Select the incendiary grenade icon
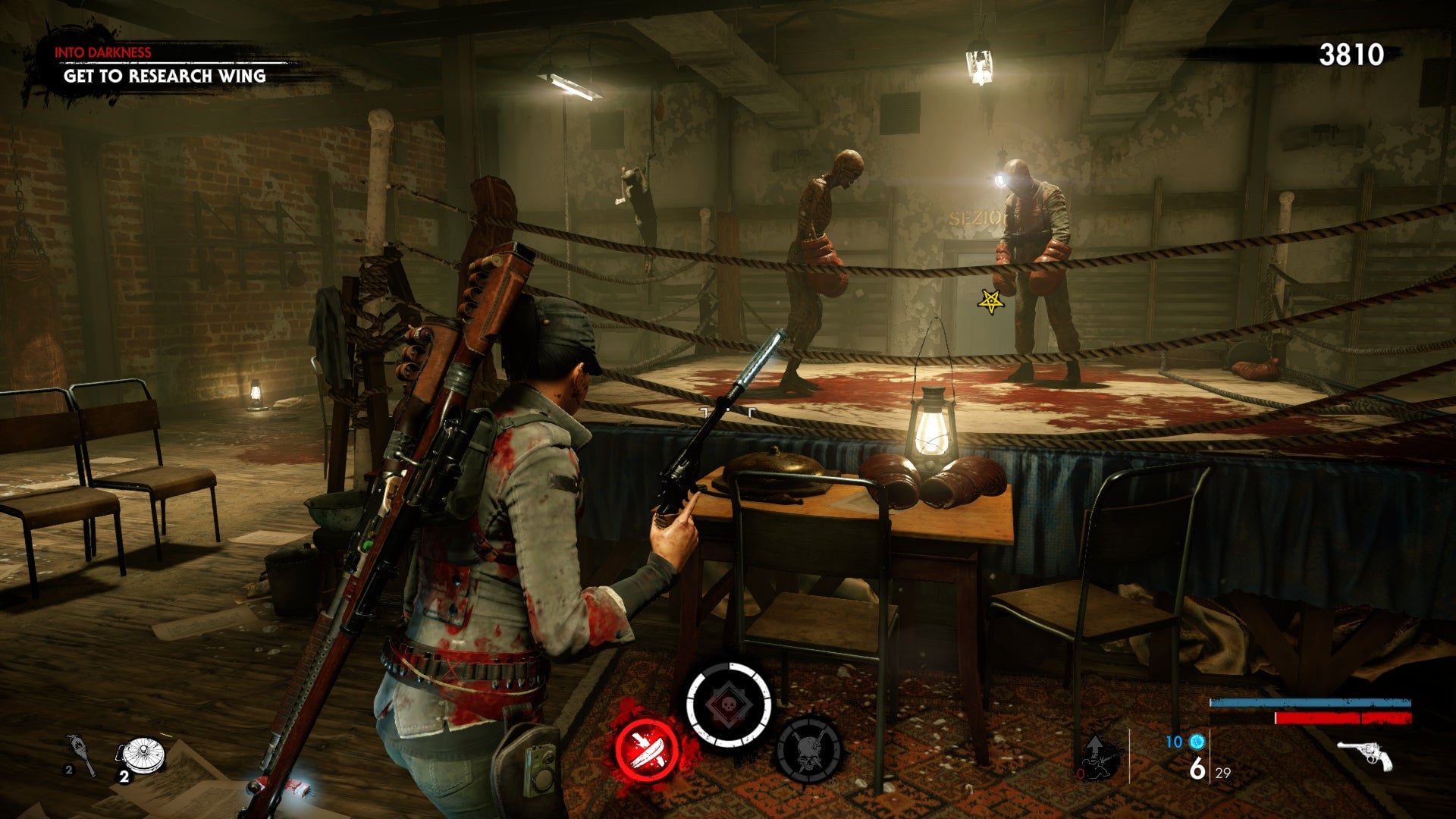Image resolution: width=1456 pixels, height=819 pixels. point(79,753)
